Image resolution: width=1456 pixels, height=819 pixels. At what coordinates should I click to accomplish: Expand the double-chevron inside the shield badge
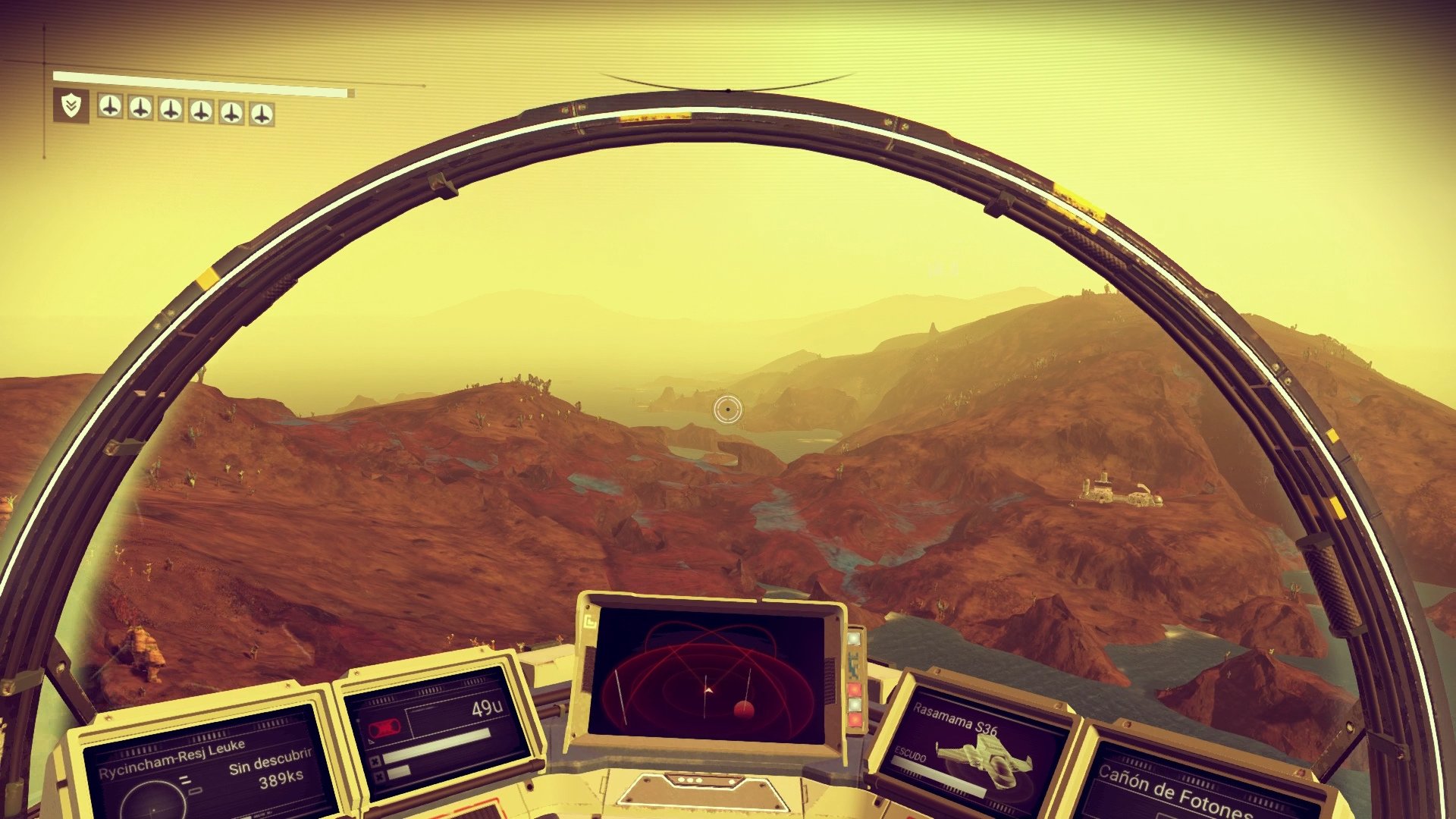pos(70,106)
